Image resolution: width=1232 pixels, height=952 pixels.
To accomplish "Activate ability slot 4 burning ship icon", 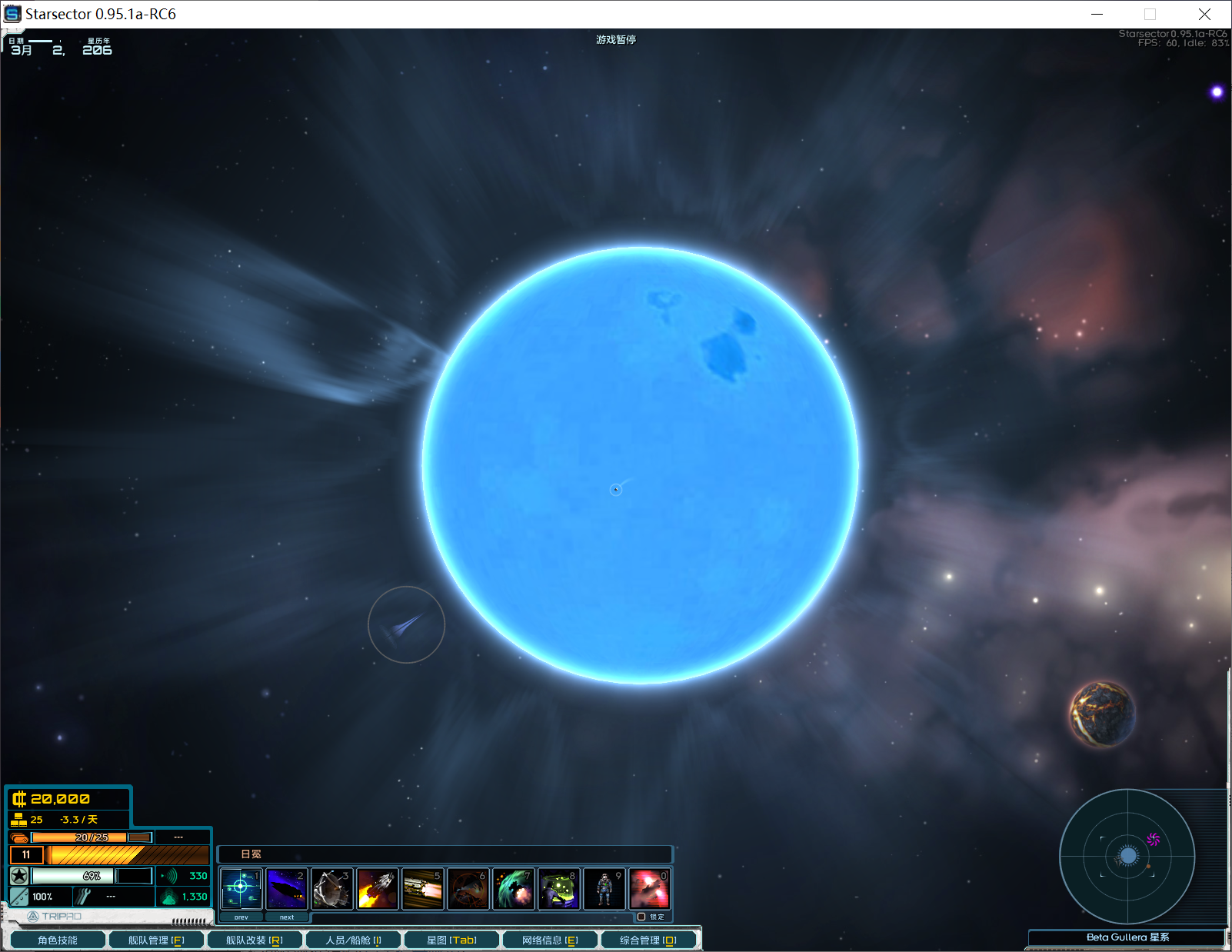I will tap(378, 889).
